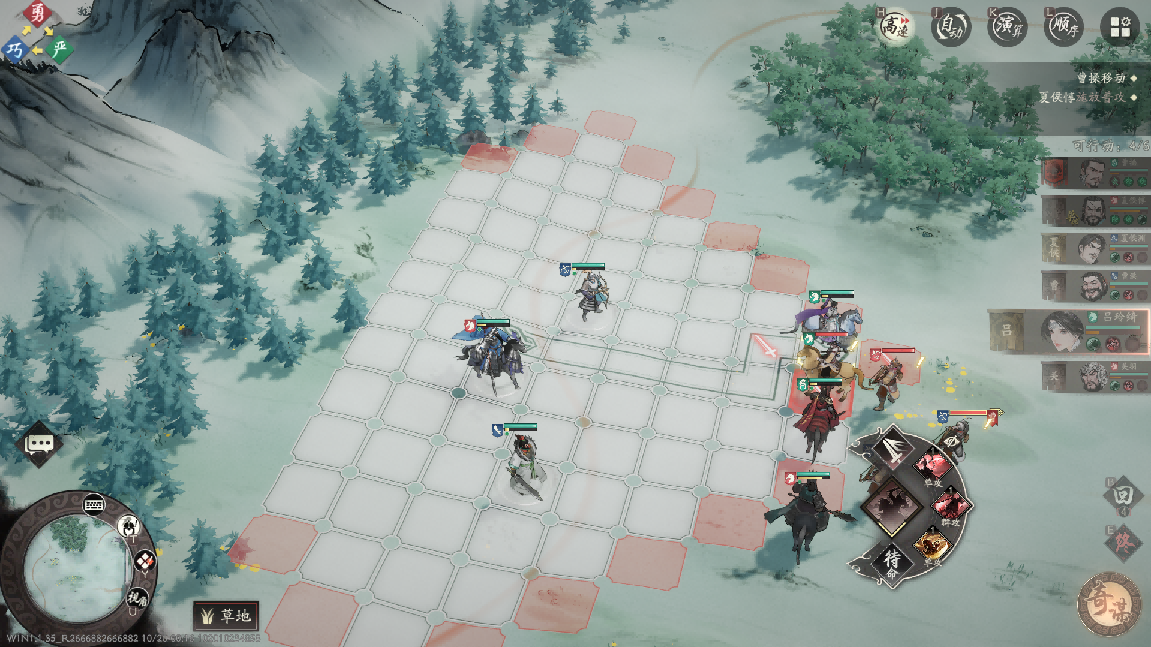Select the golden skill icon in command wheel

coord(931,545)
